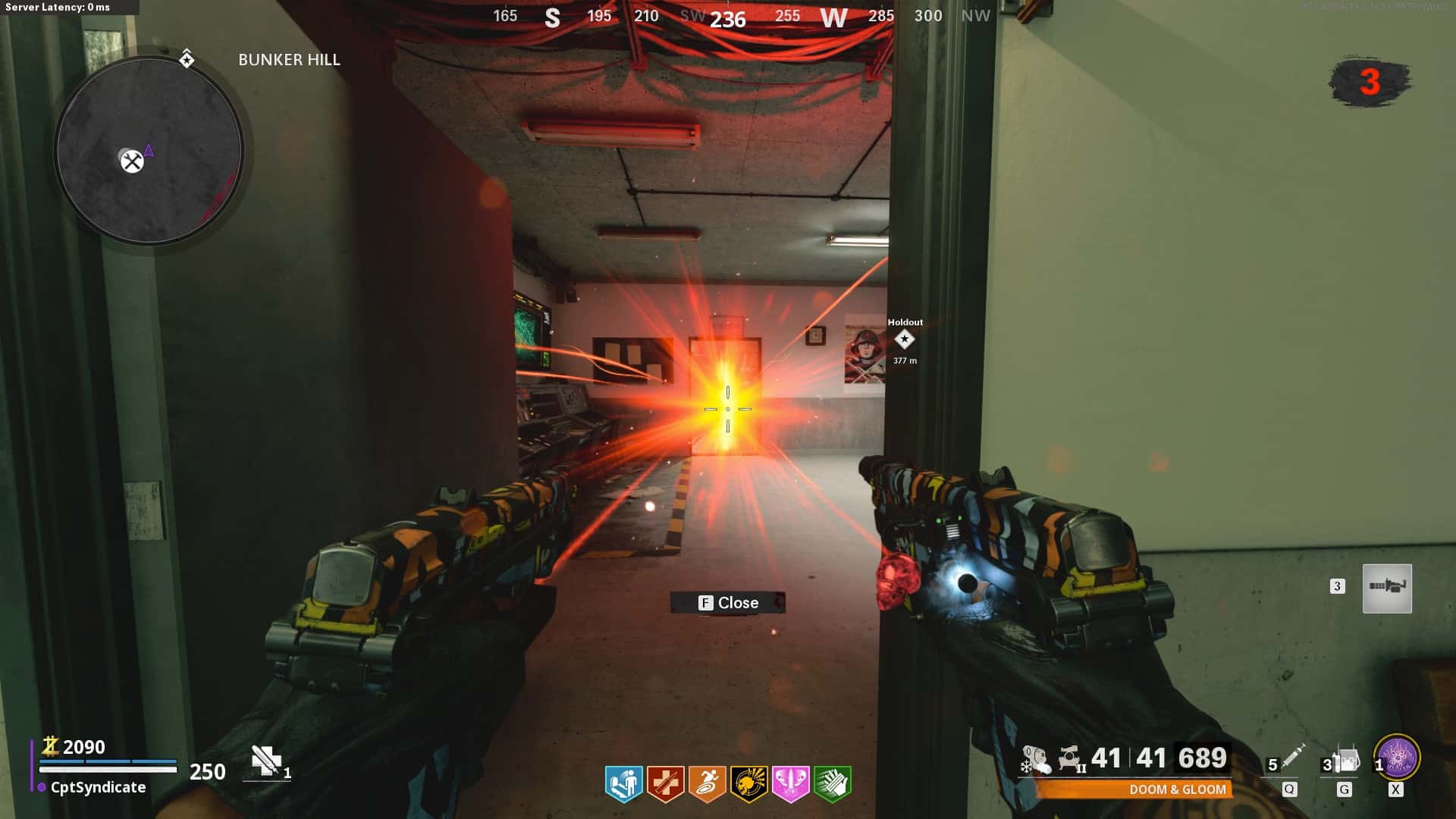Select the Pack-a-Punch tier II icon

[x=1071, y=758]
